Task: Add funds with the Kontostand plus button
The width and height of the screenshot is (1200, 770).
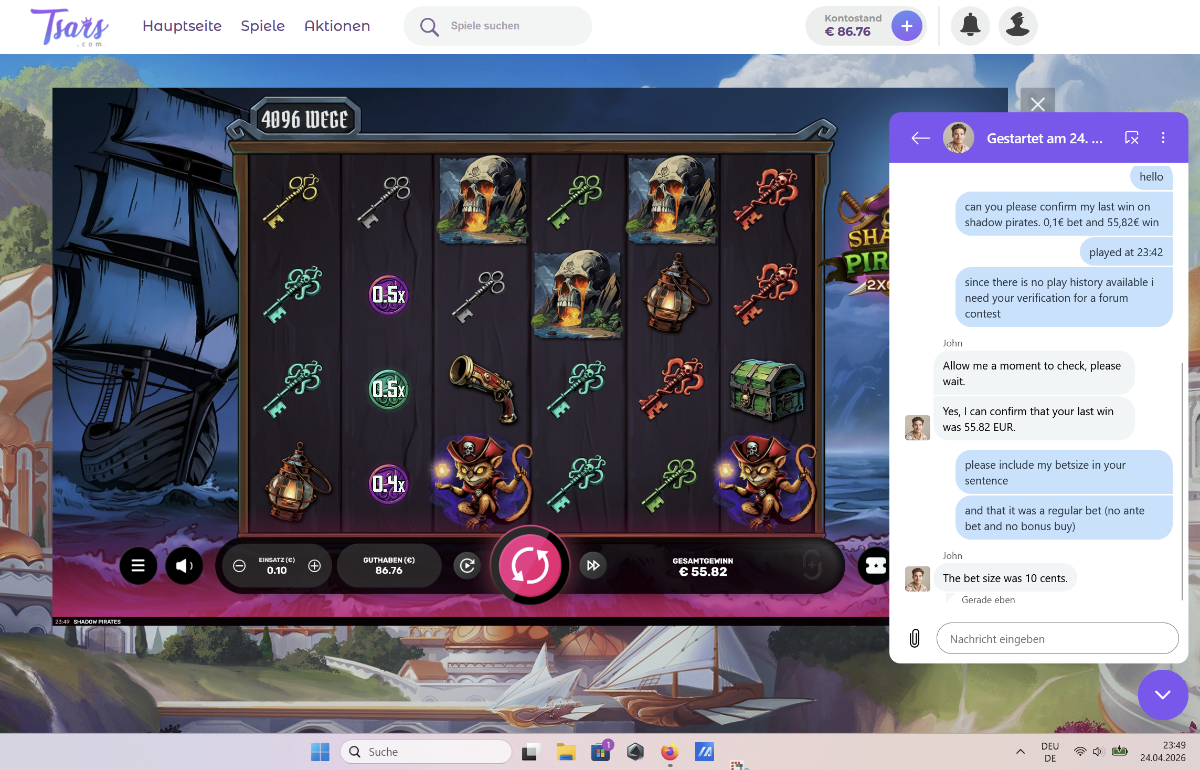Action: coord(906,26)
